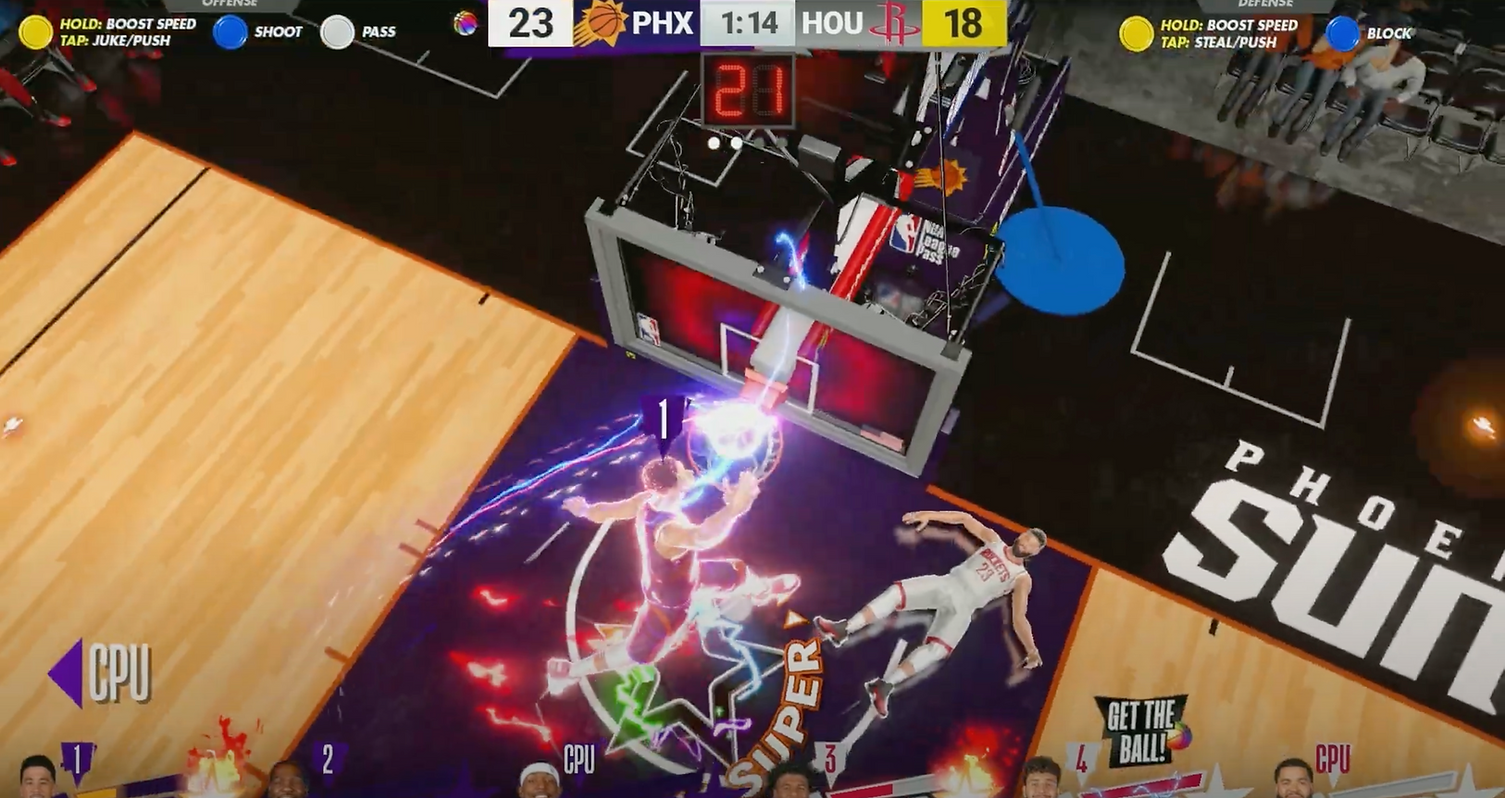Select the blue Shoot button icon
The height and width of the screenshot is (798, 1505).
point(229,31)
